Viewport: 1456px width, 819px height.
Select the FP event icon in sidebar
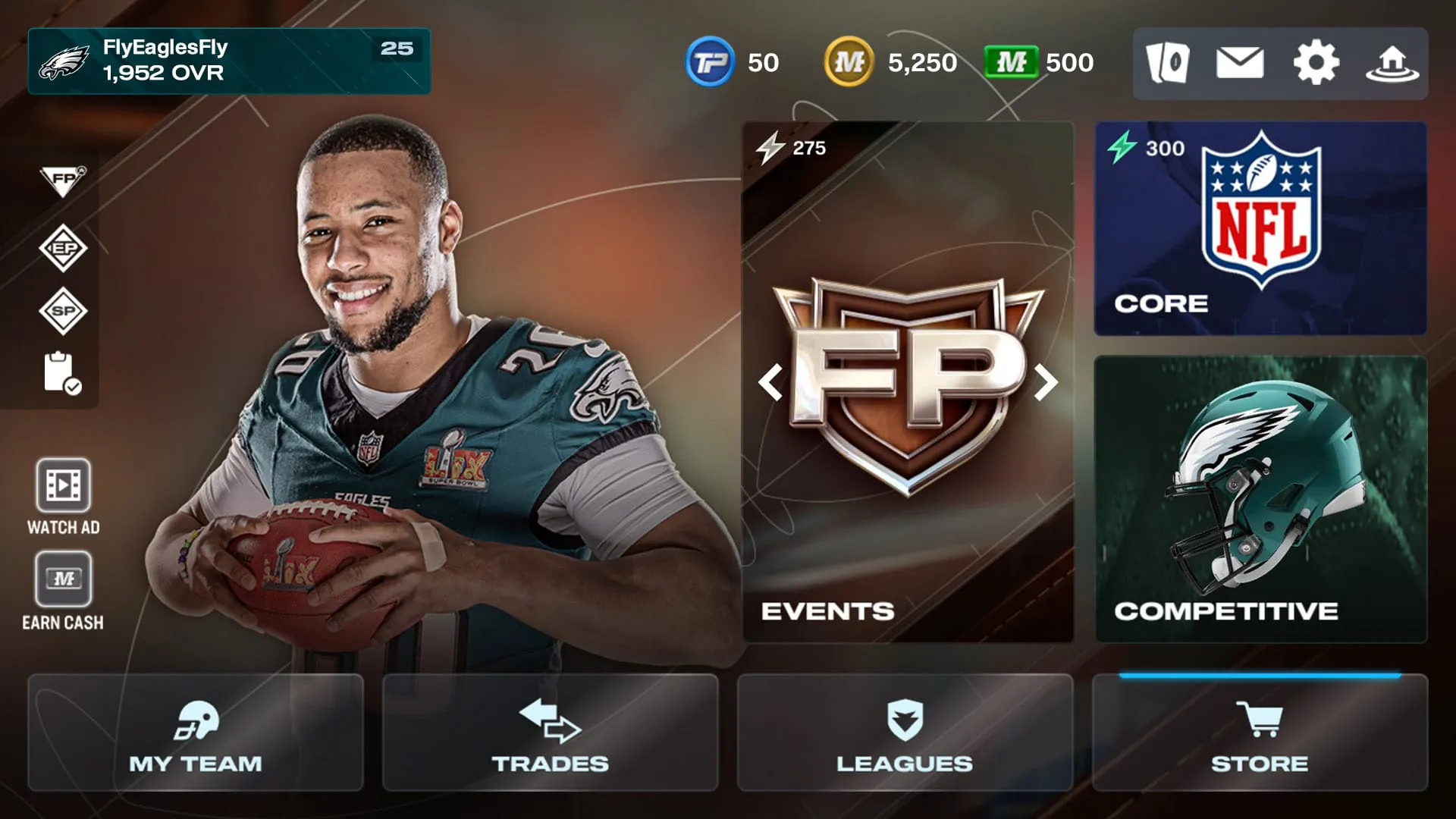coord(64,180)
